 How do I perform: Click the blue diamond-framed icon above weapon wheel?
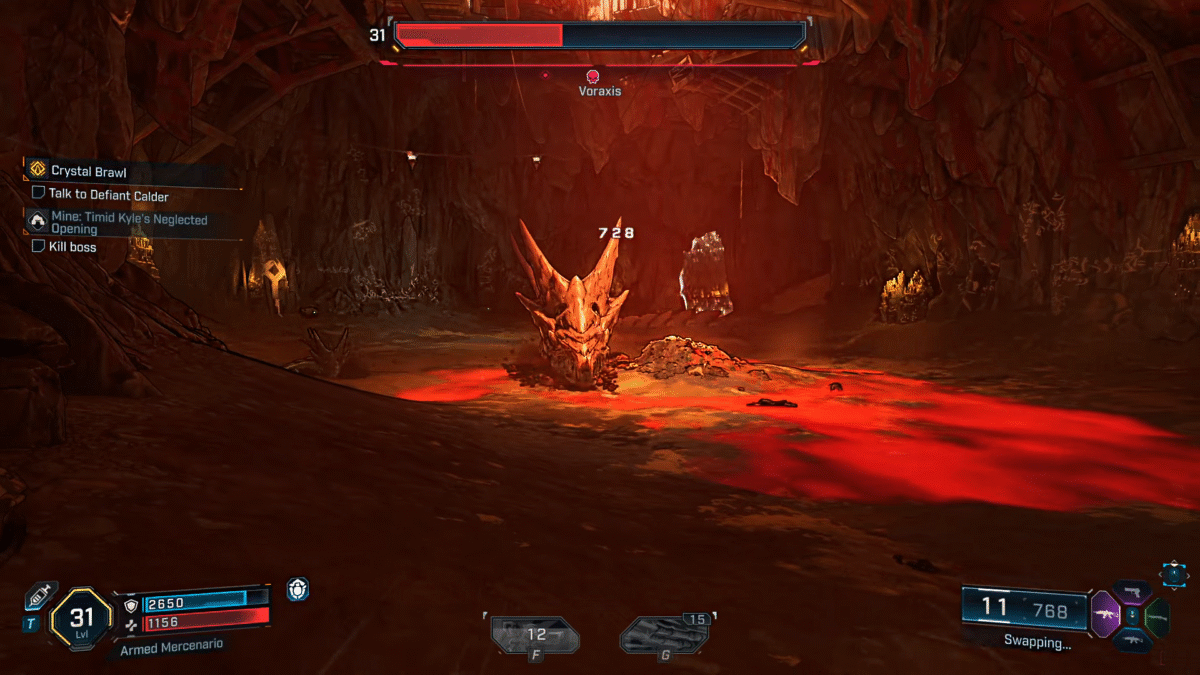(x=1173, y=573)
